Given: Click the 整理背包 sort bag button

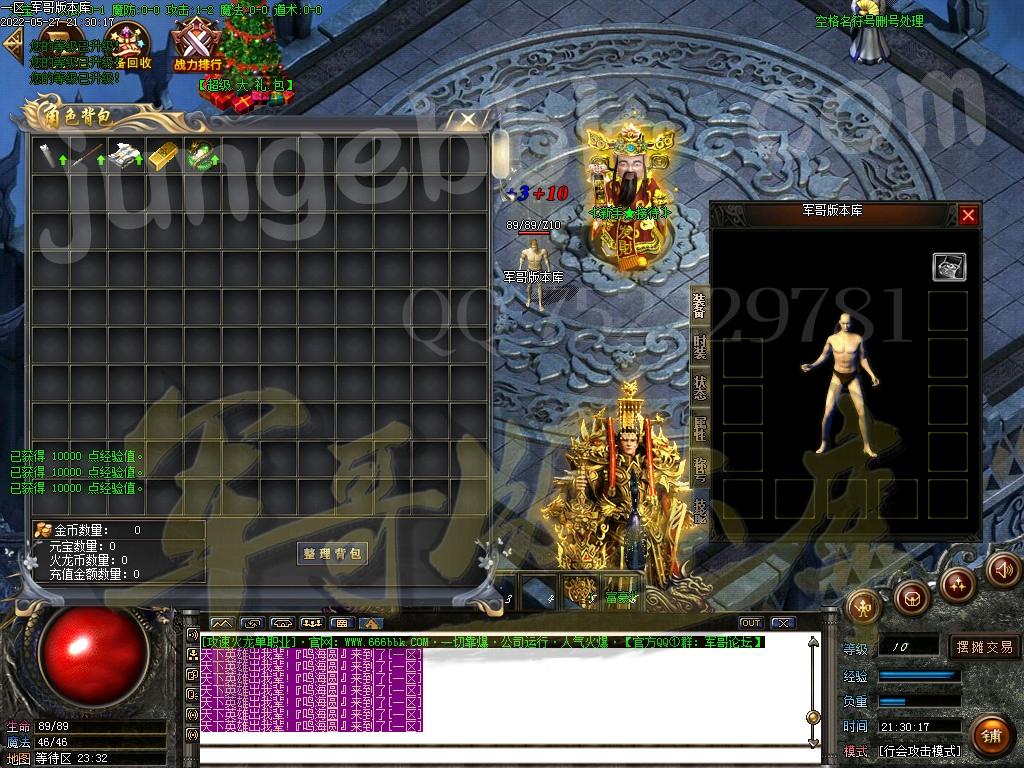Looking at the screenshot, I should (x=333, y=553).
